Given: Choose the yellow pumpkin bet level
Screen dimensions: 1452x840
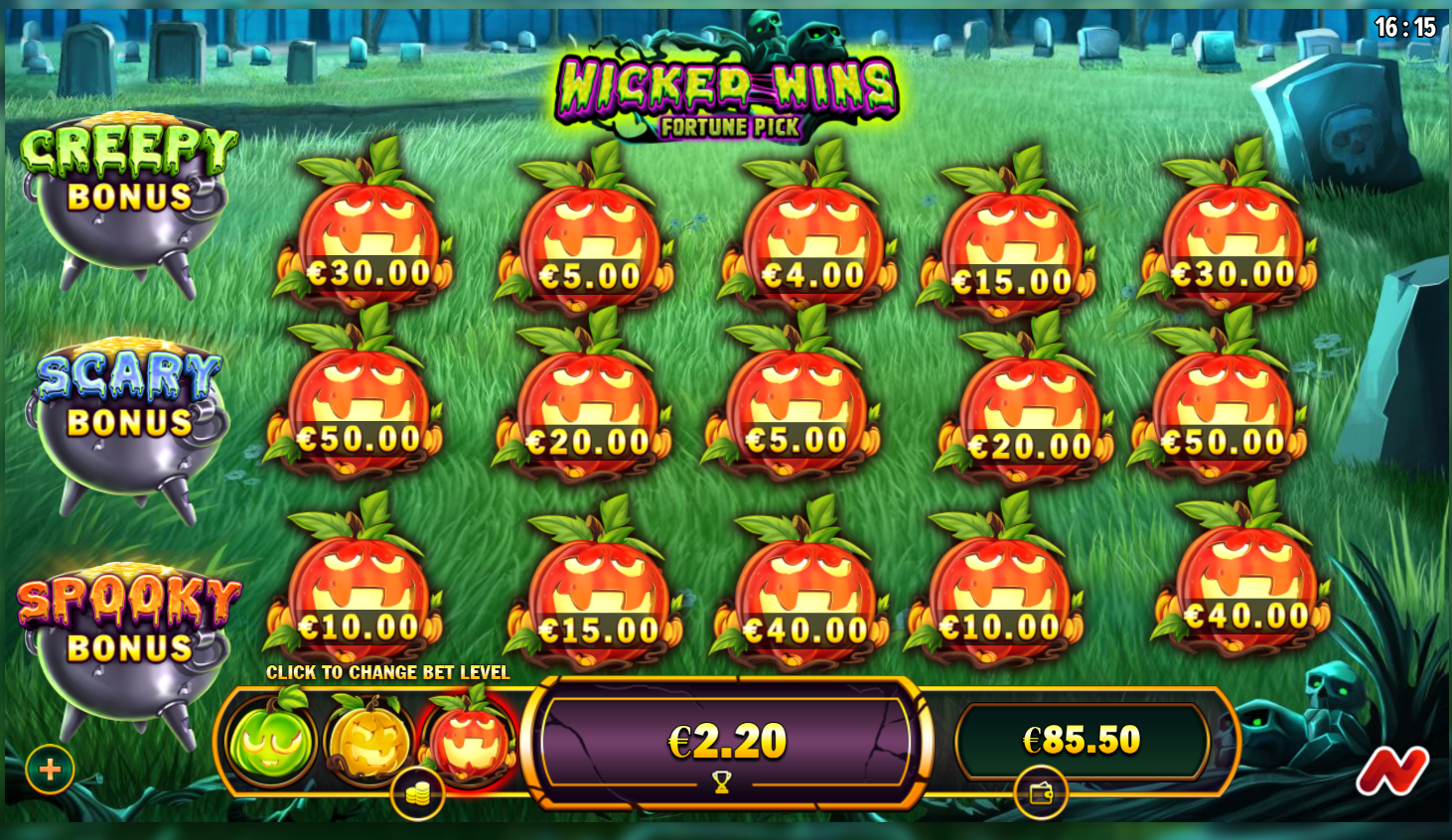Looking at the screenshot, I should click(x=368, y=741).
